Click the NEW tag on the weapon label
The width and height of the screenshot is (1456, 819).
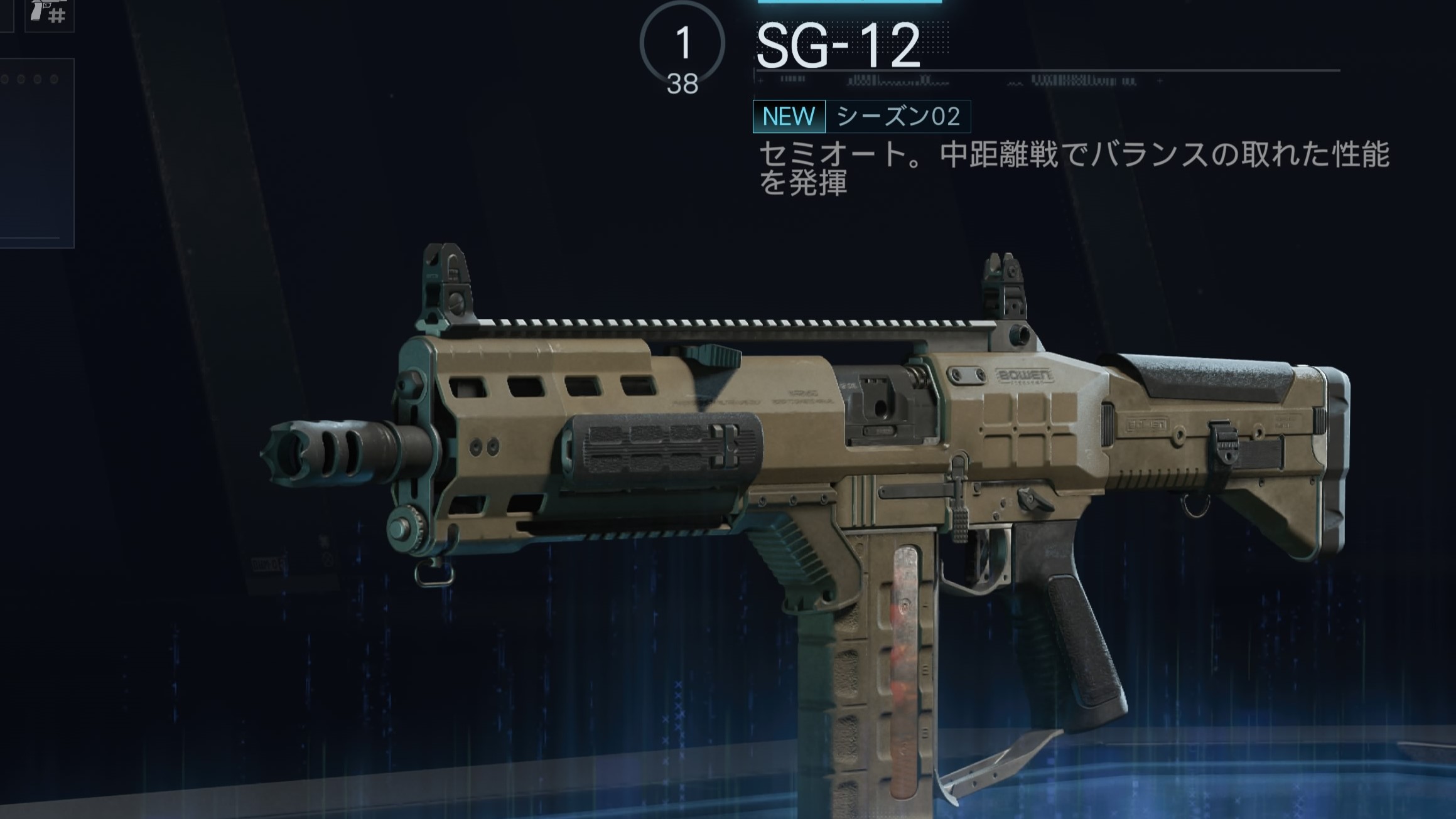click(789, 117)
